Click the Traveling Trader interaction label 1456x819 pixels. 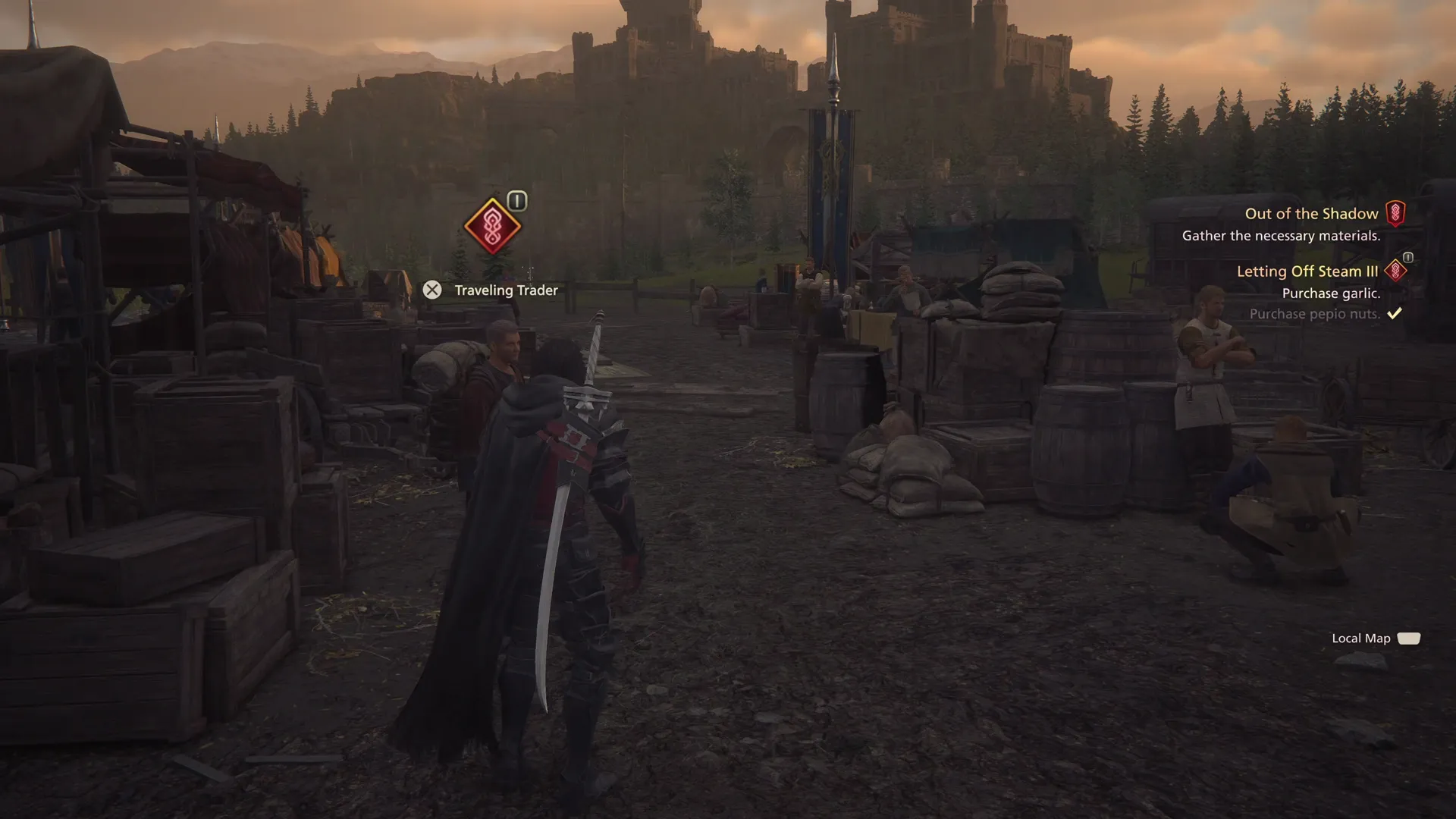pyautogui.click(x=505, y=290)
